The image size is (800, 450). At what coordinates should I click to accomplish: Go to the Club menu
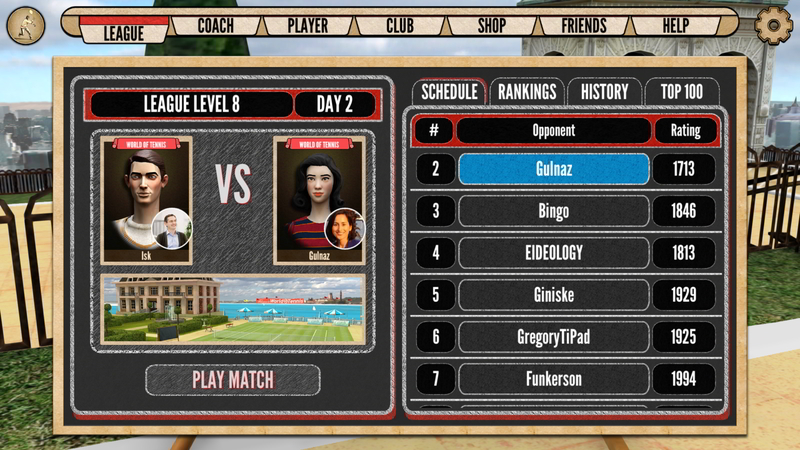pos(400,25)
